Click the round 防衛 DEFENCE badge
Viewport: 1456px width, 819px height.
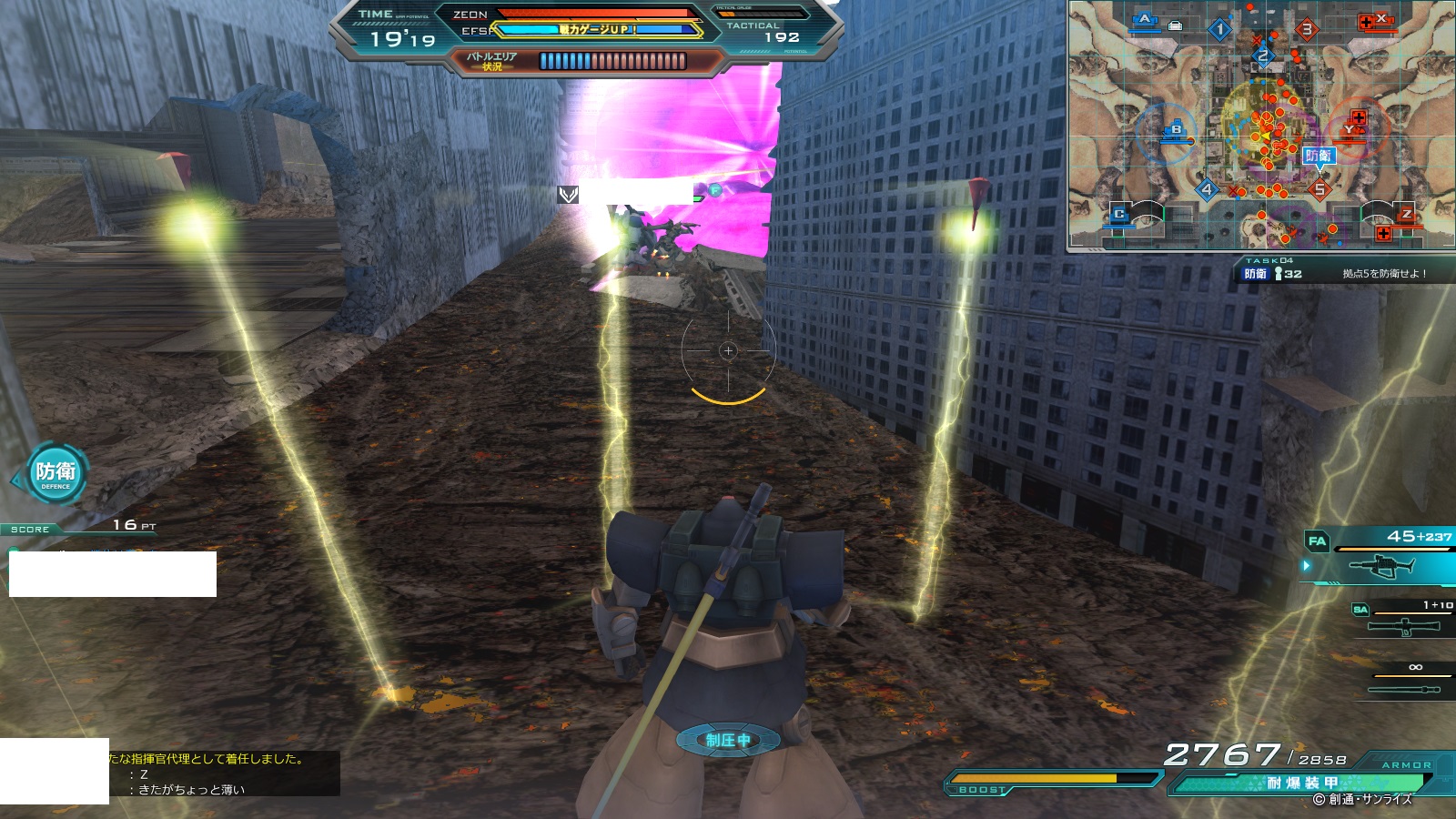pyautogui.click(x=56, y=473)
